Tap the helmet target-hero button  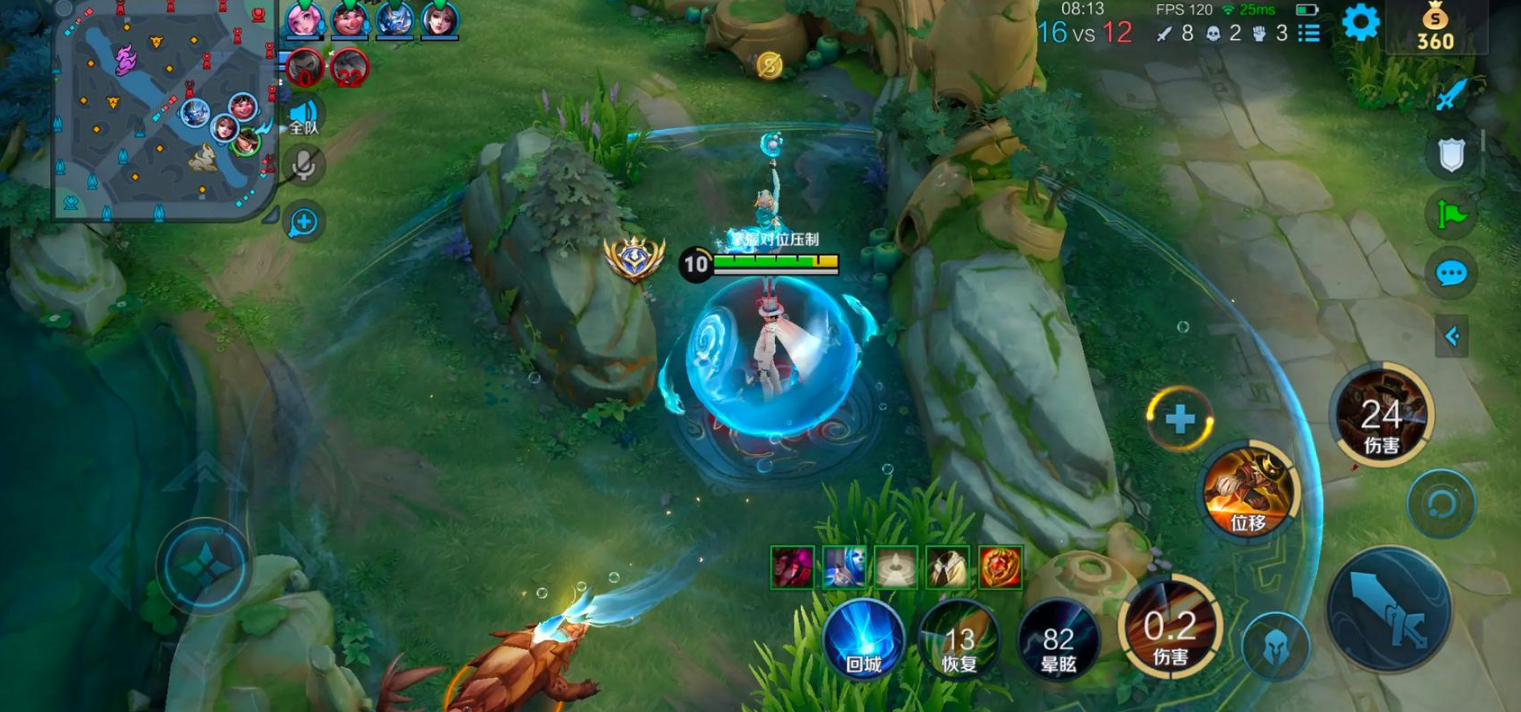(1276, 647)
